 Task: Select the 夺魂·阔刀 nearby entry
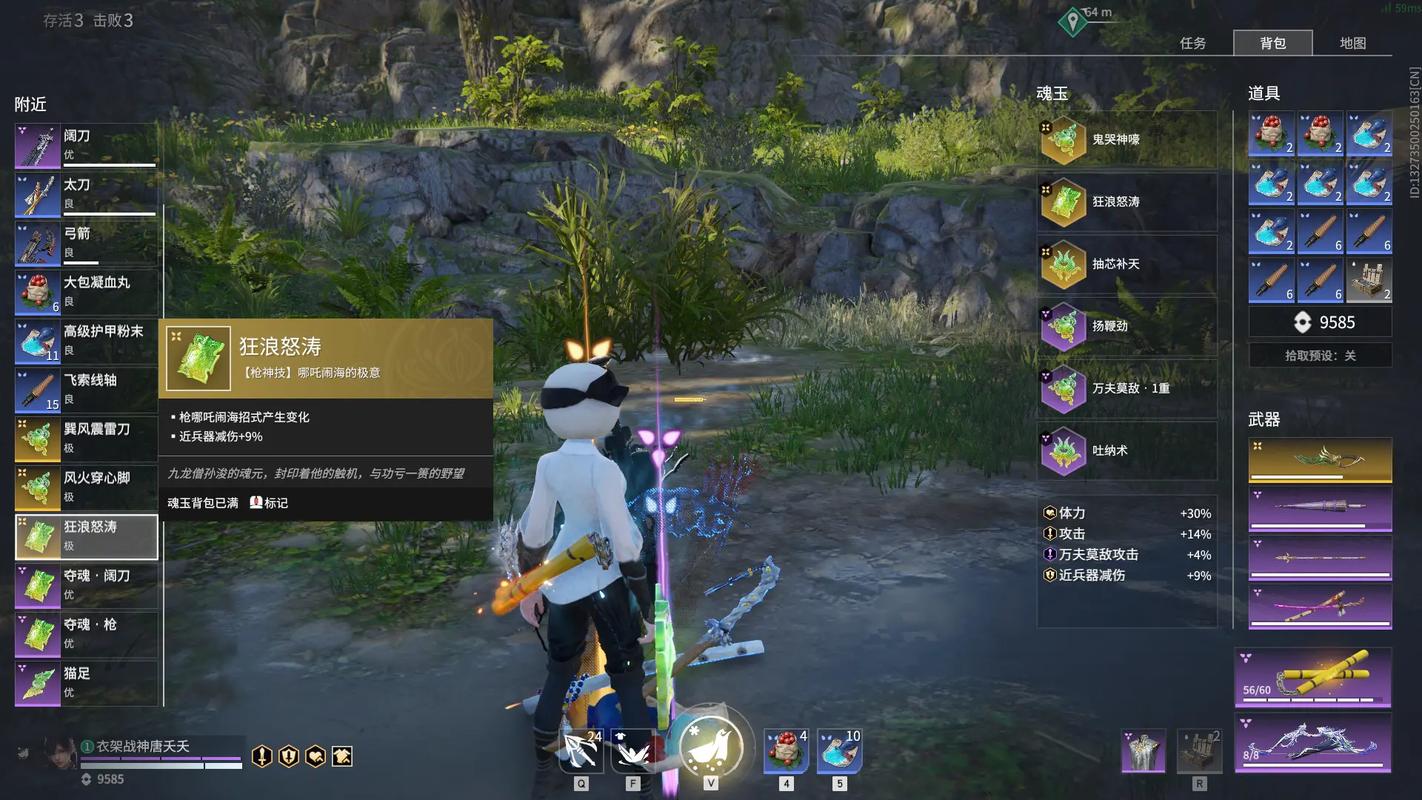pyautogui.click(x=87, y=586)
